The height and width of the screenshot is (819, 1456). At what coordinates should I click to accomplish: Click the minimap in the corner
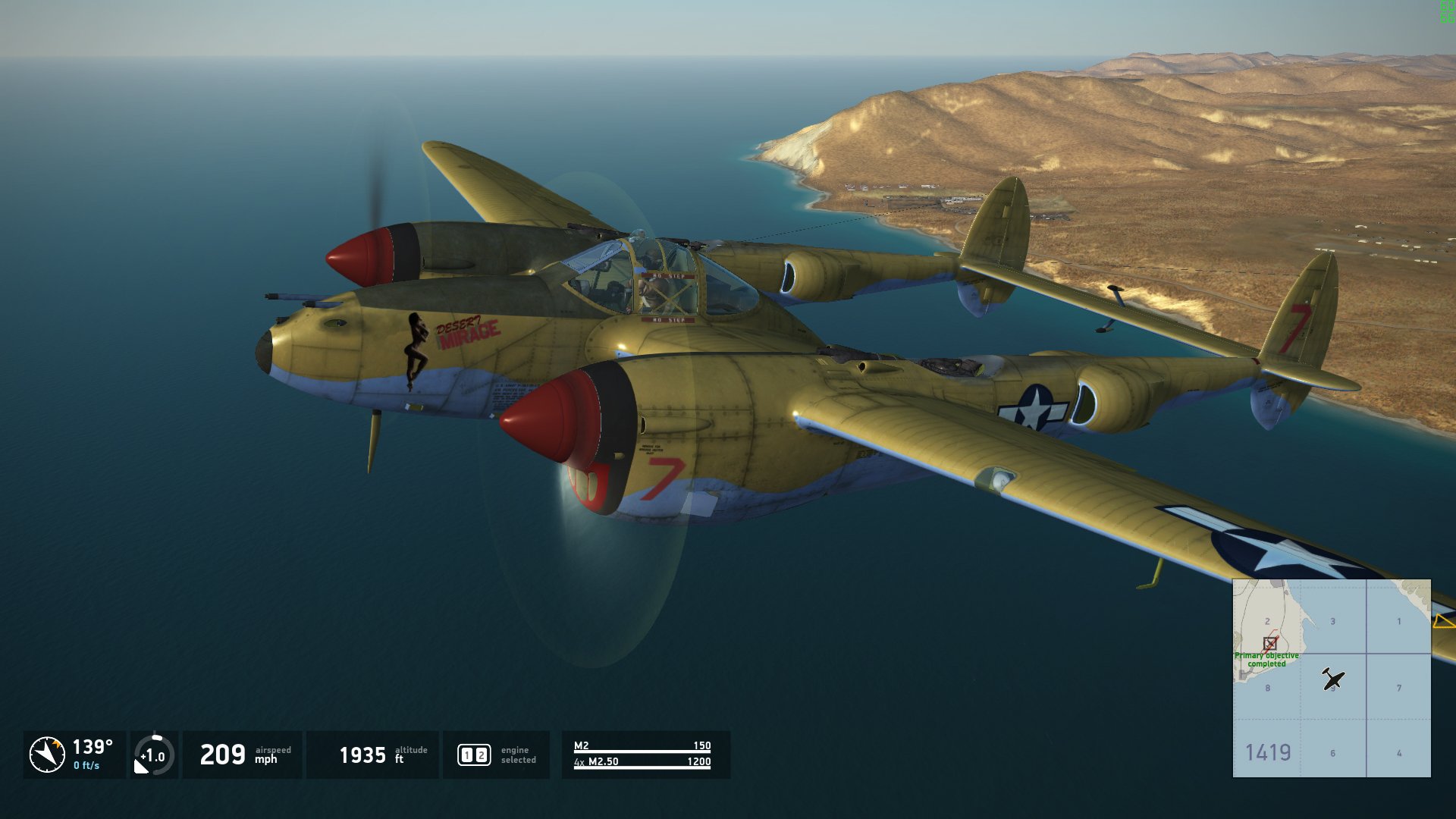(1332, 678)
